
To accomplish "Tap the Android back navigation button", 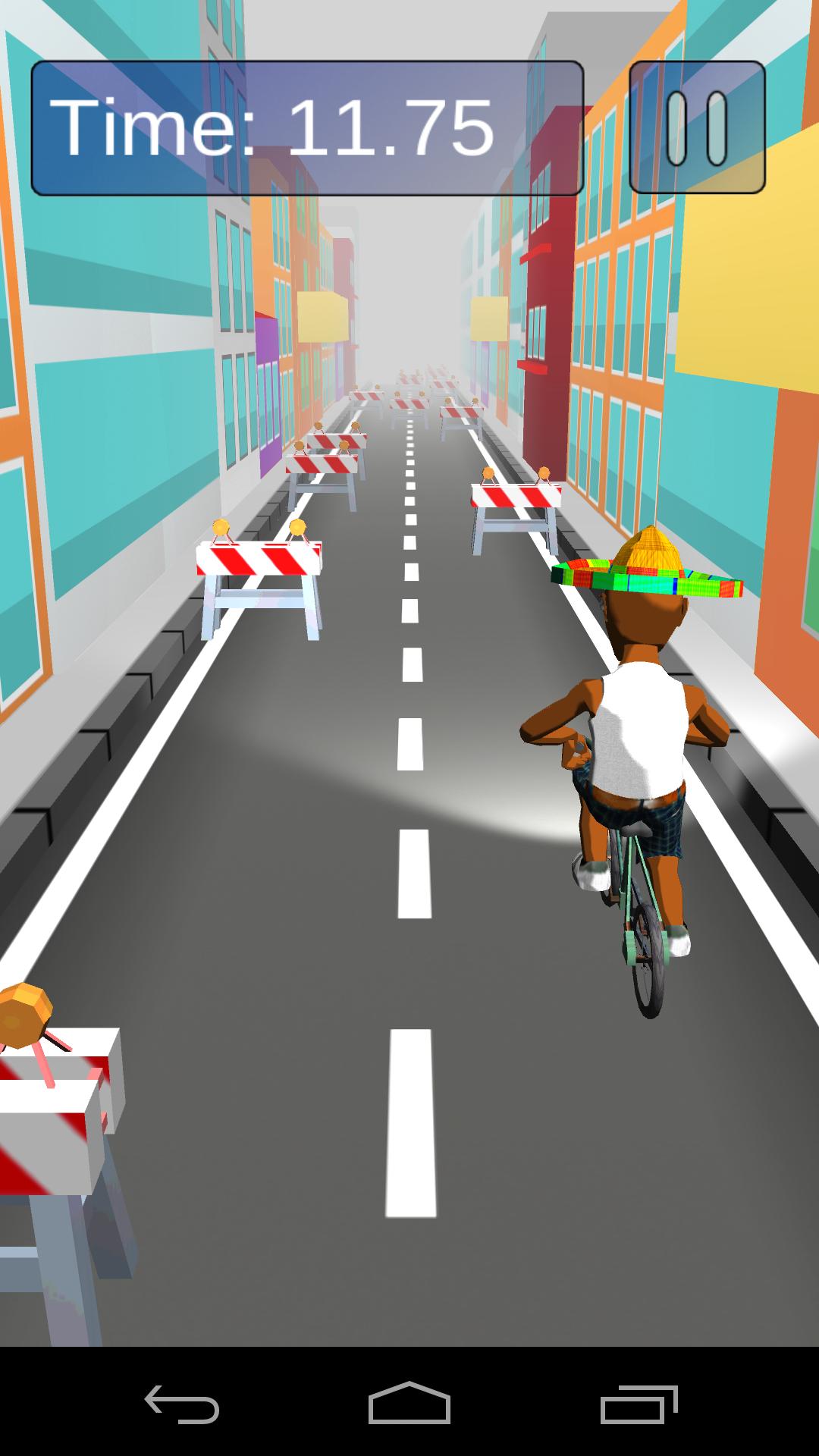I will click(182, 1404).
